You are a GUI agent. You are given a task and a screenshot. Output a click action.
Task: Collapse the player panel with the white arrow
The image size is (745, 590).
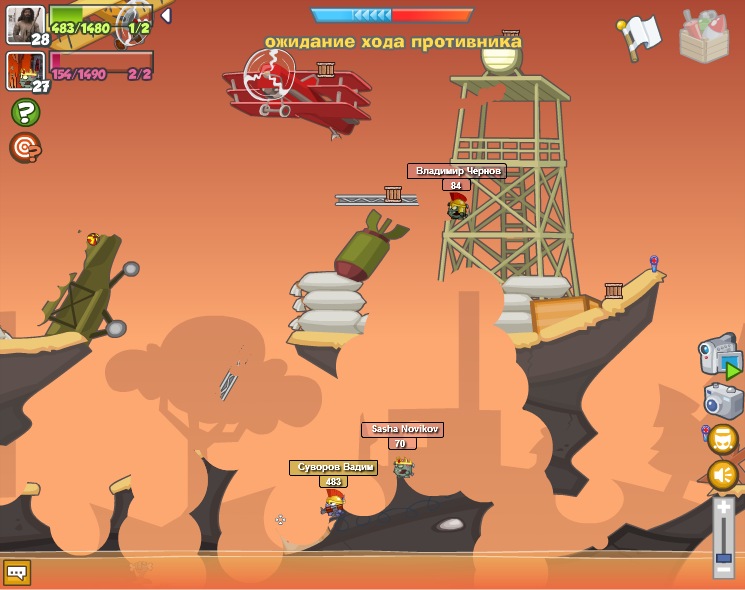click(x=166, y=16)
